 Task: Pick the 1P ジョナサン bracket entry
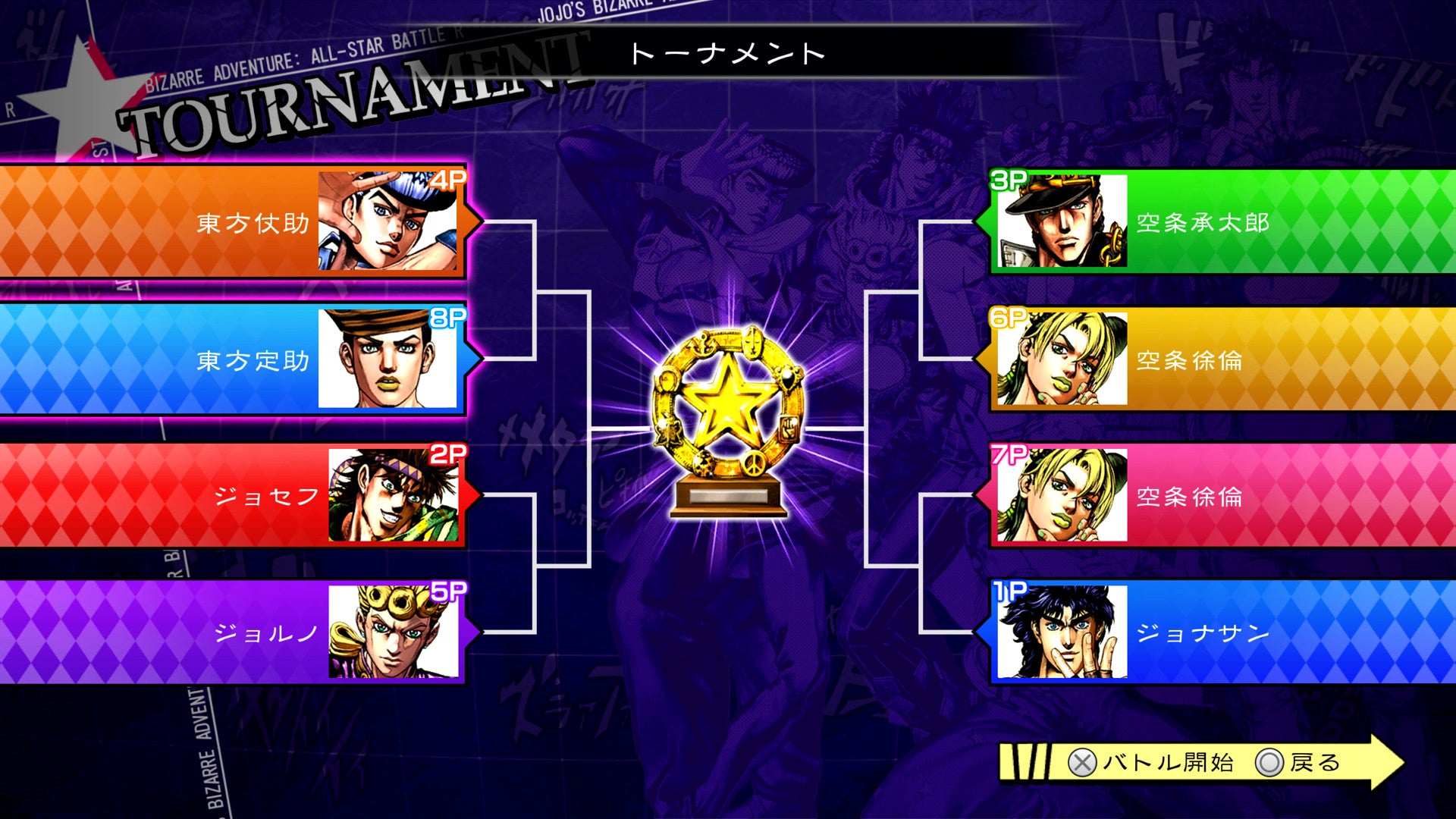(x=1222, y=632)
